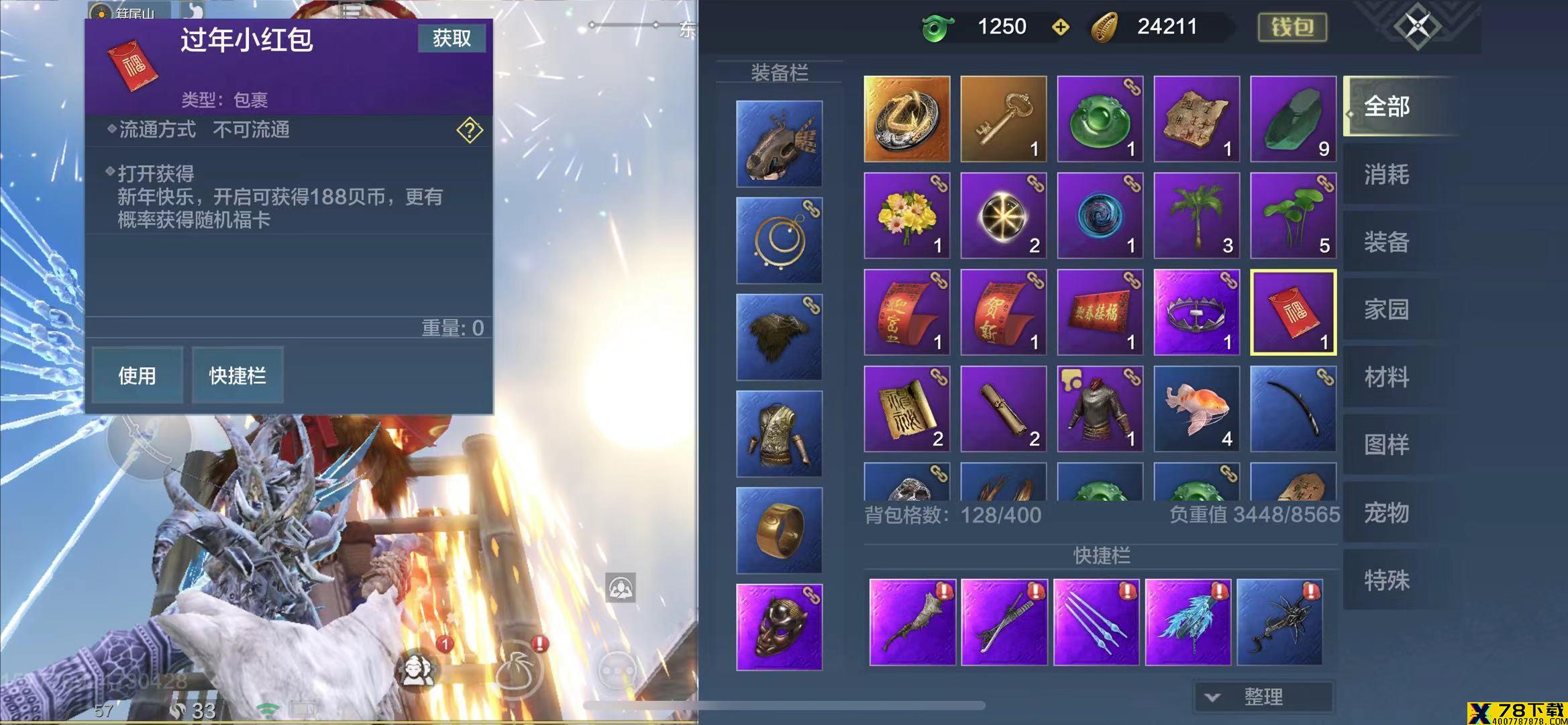
Task: Tap the 获取 button on item tooltip
Action: click(452, 38)
